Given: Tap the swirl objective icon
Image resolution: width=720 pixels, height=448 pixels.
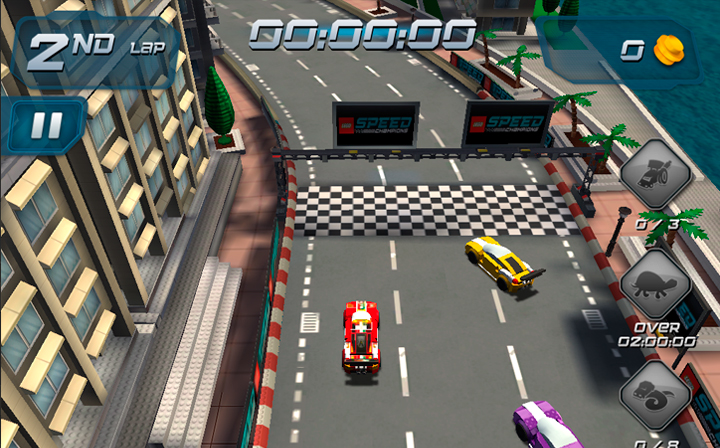Looking at the screenshot, I should click(656, 394).
